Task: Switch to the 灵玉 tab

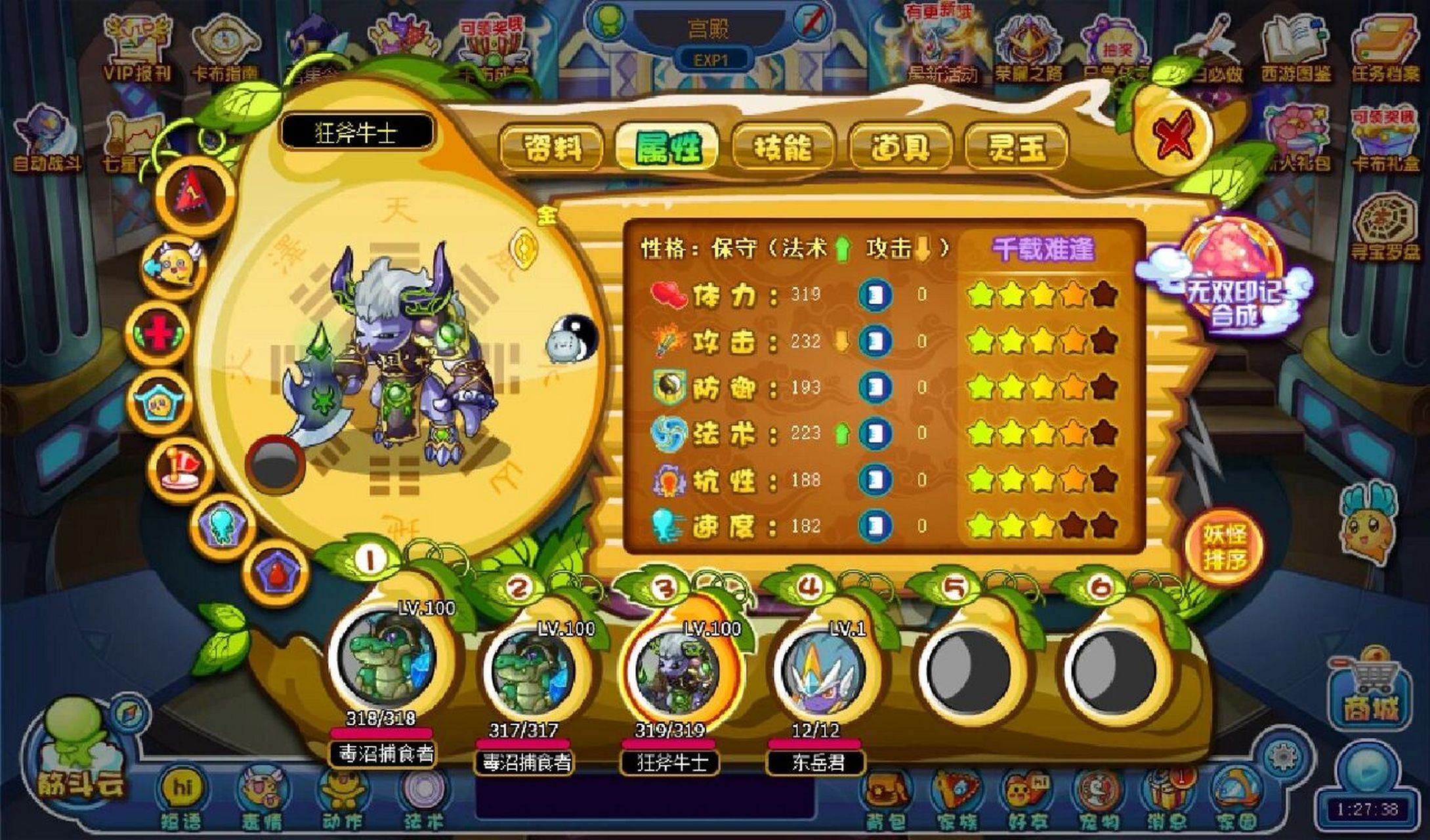Action: (x=1016, y=146)
